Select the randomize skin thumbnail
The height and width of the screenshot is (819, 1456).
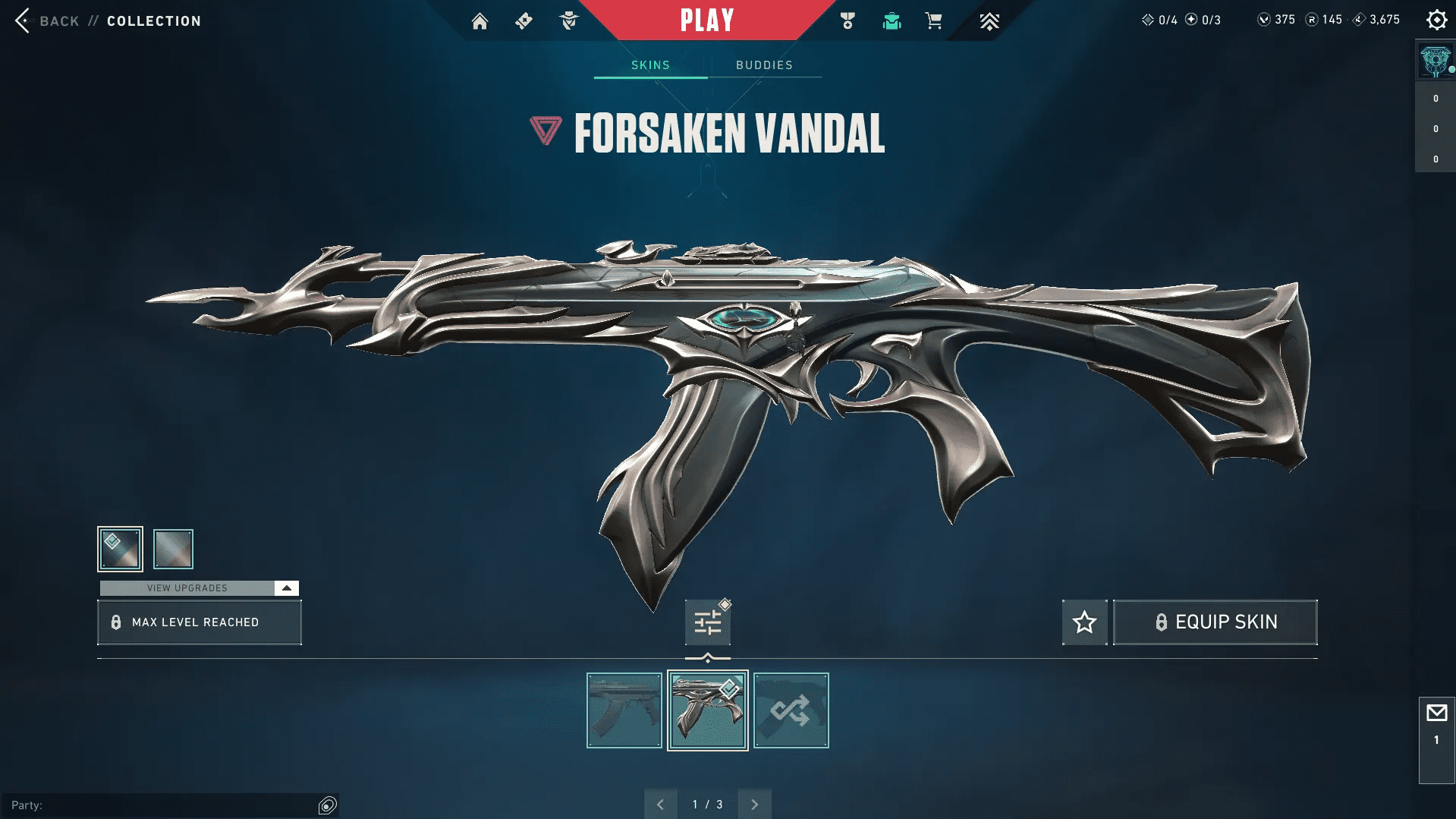point(791,710)
